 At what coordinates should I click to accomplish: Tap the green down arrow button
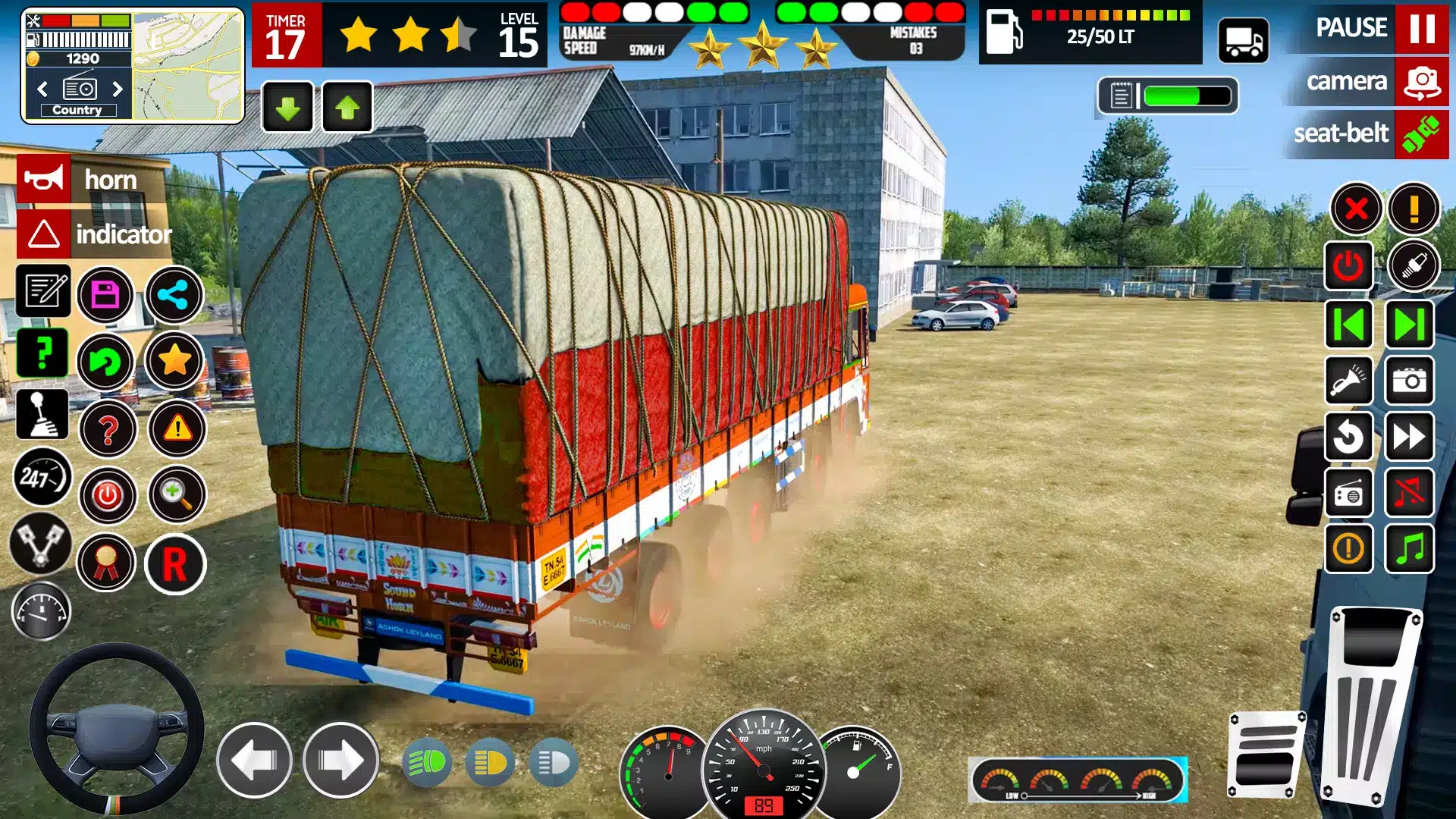coord(287,108)
